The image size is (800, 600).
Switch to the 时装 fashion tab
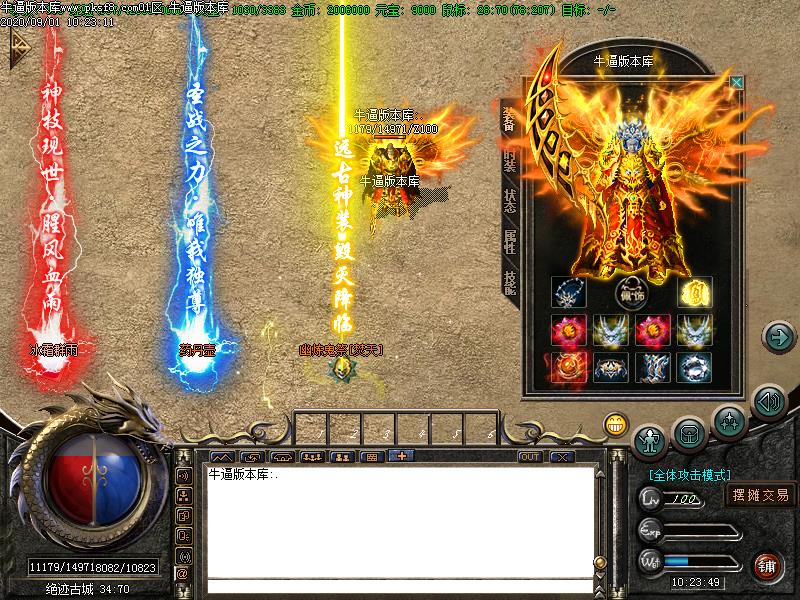pos(509,160)
